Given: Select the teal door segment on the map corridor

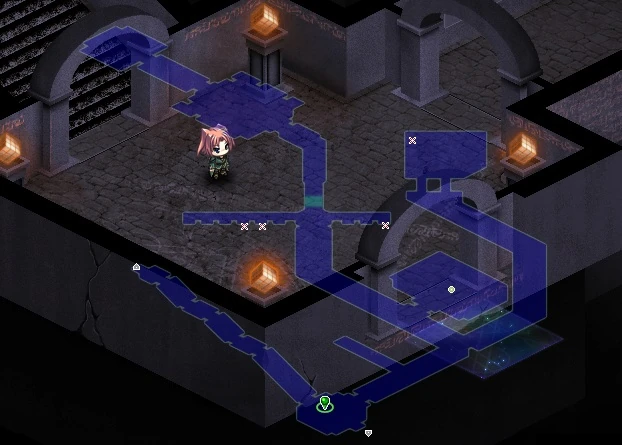Looking at the screenshot, I should point(314,201).
